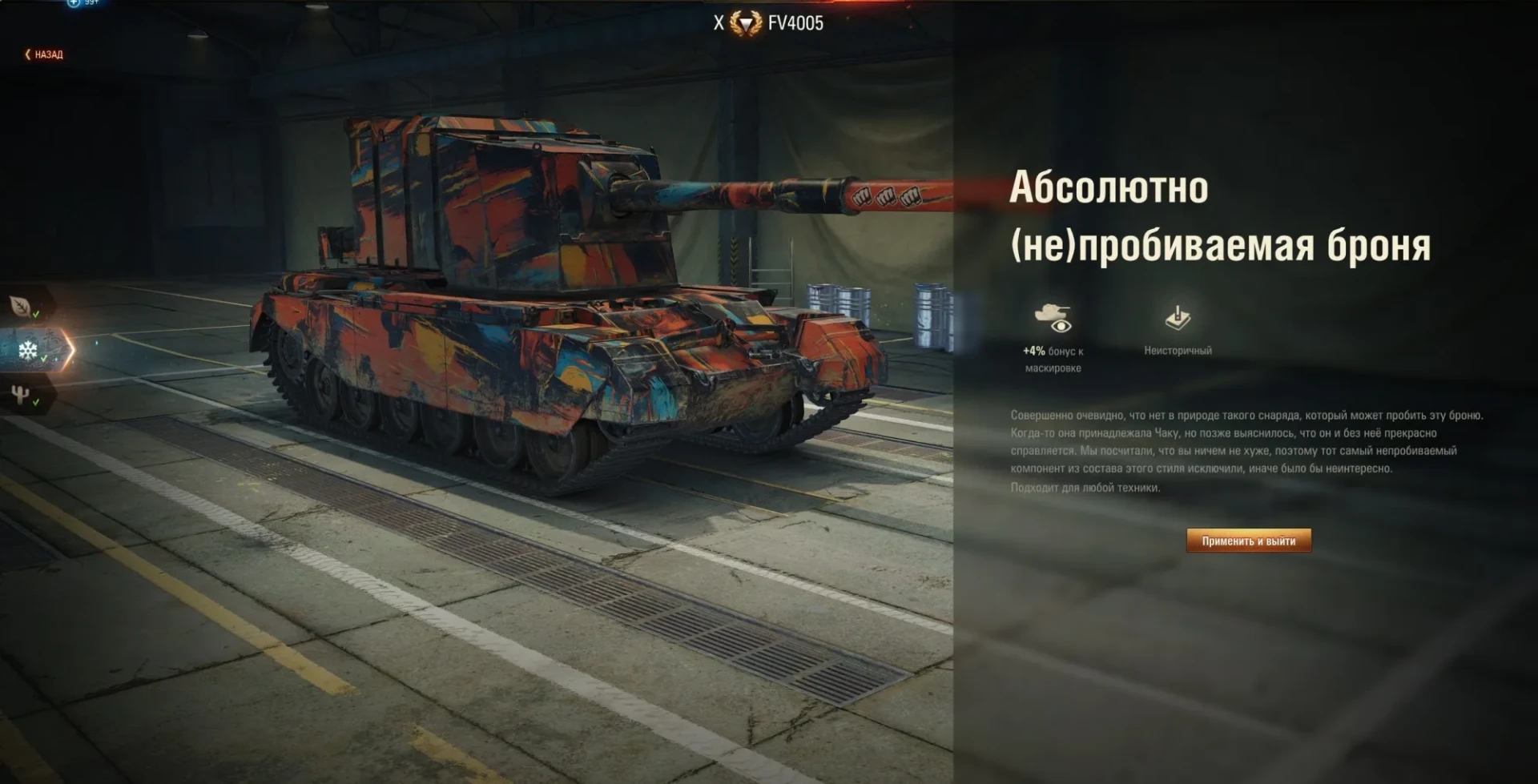Click the camouflage bonus tank icon
Screen dimensions: 1538x784
[1053, 317]
